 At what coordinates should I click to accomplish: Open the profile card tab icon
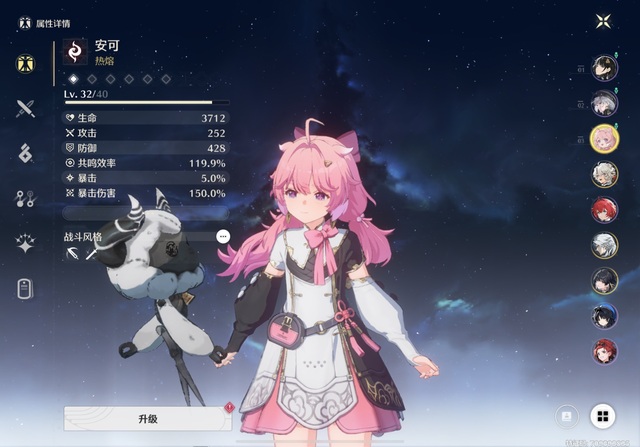26,289
